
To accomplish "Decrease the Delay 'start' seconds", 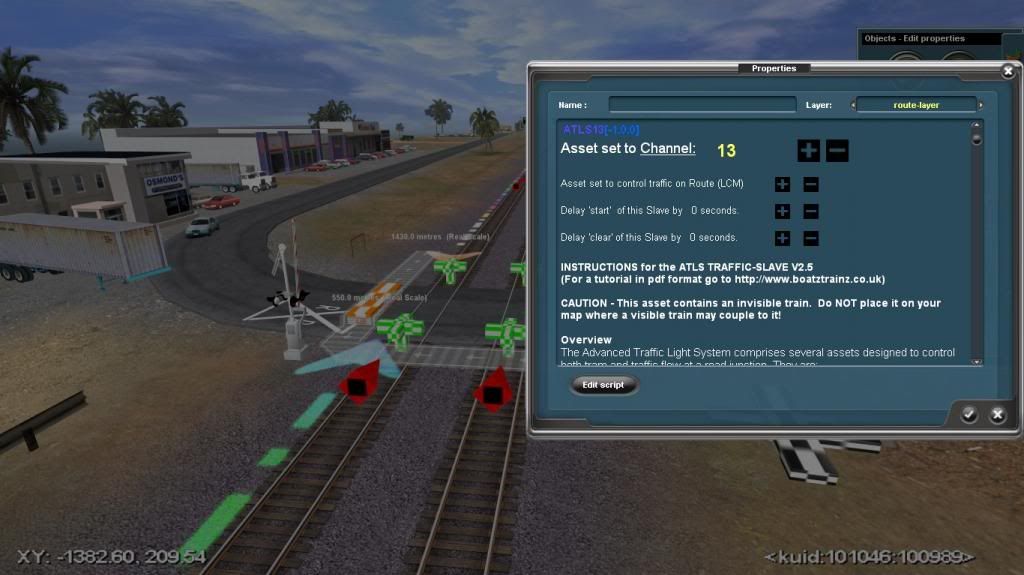I will [x=811, y=211].
